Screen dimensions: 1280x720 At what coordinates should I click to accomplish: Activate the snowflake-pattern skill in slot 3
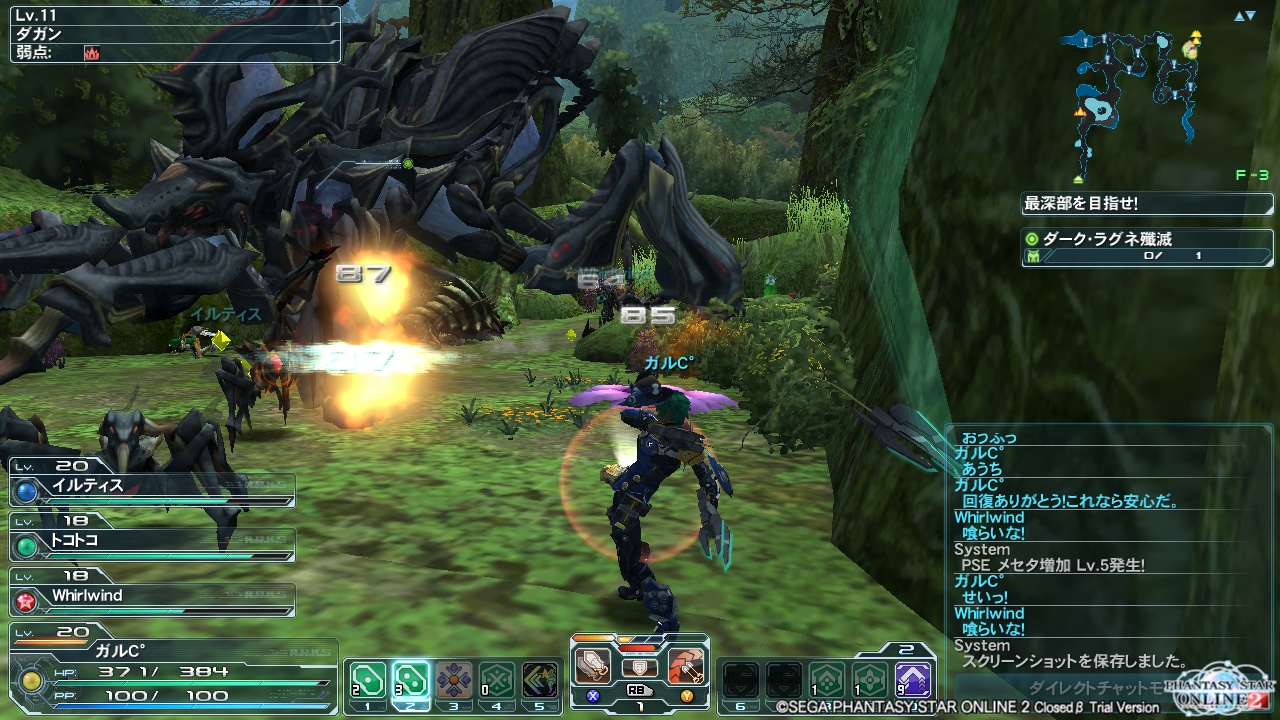(x=454, y=680)
